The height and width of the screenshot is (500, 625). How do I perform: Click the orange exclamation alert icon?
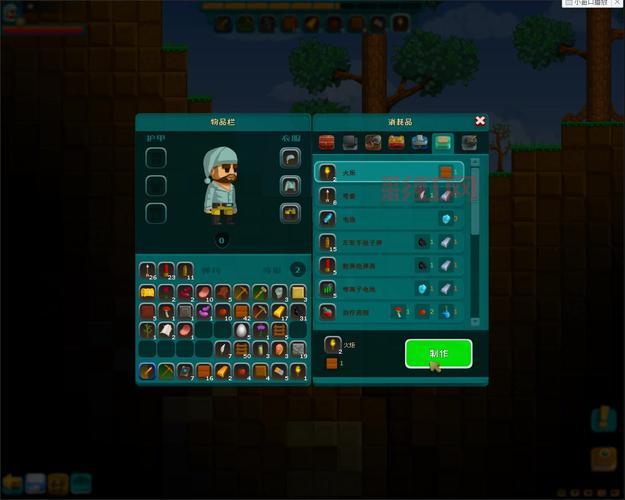(x=602, y=419)
